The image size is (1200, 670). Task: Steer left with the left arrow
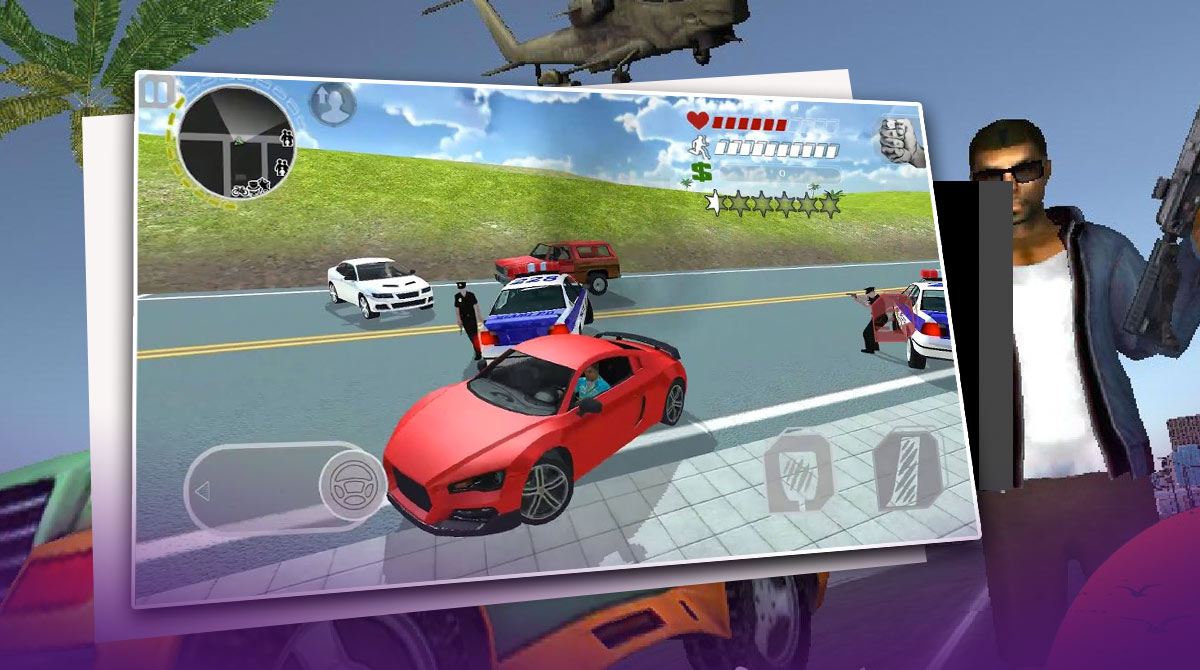203,490
